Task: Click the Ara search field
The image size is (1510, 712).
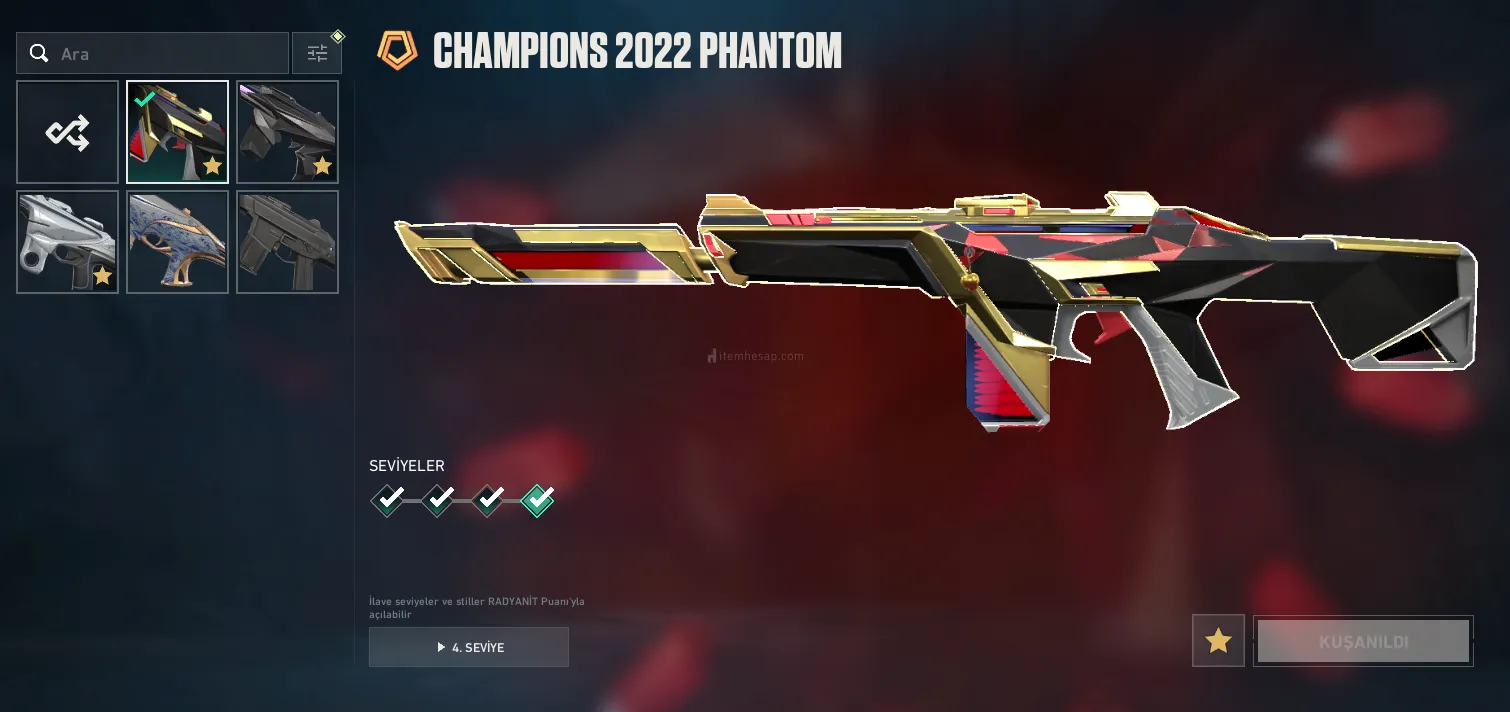Action: [160, 54]
